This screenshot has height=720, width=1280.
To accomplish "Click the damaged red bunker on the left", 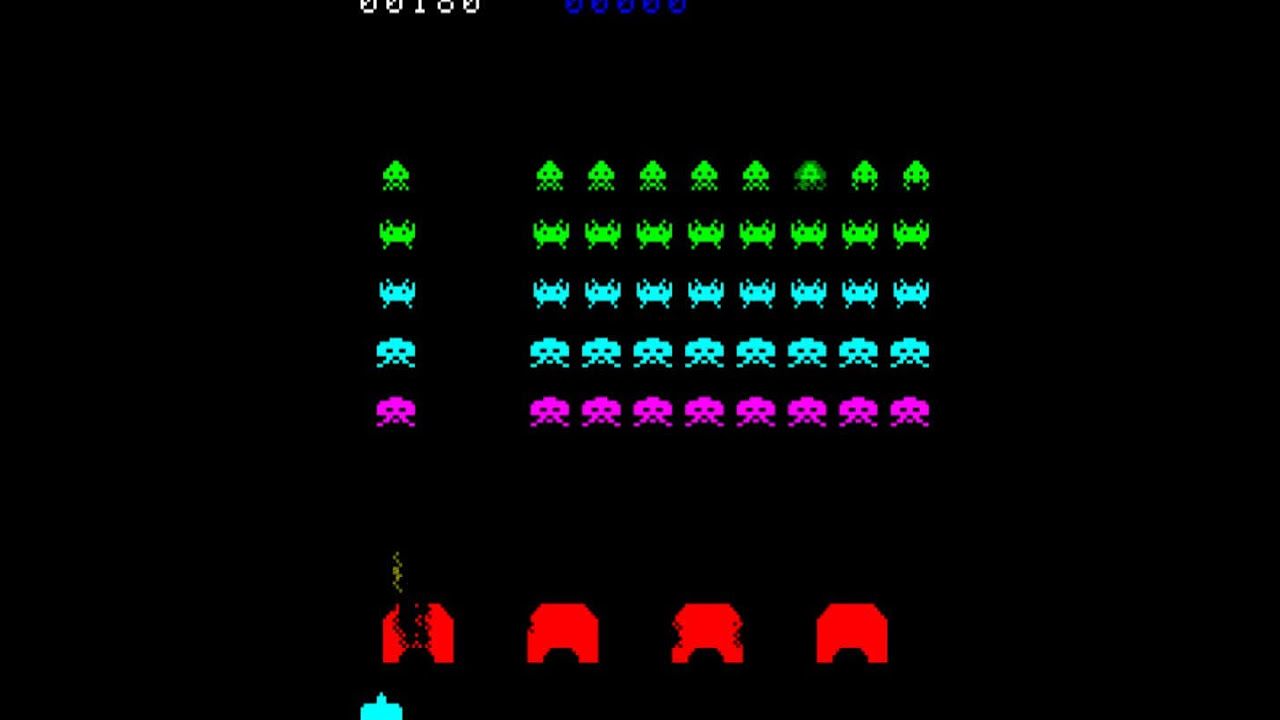I will [x=418, y=632].
